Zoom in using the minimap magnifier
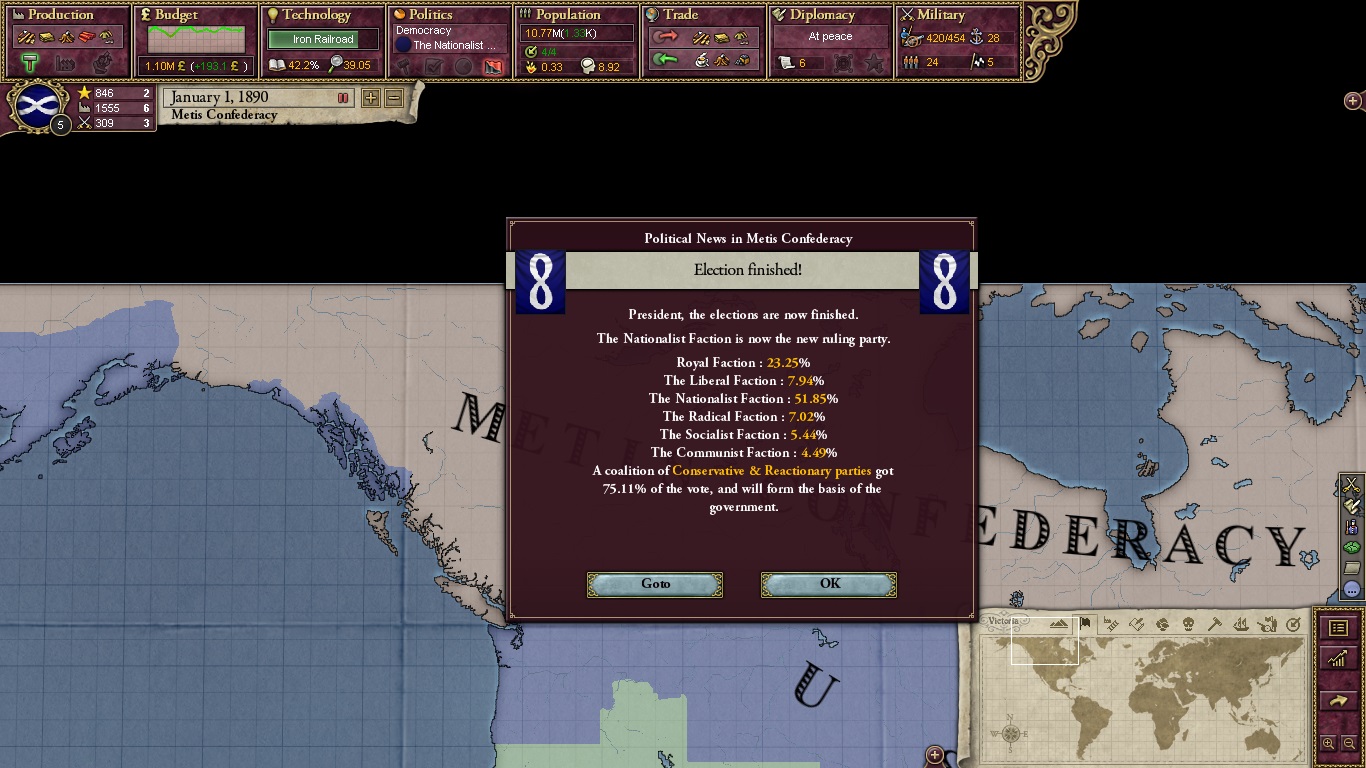This screenshot has width=1366, height=768. tap(1329, 743)
